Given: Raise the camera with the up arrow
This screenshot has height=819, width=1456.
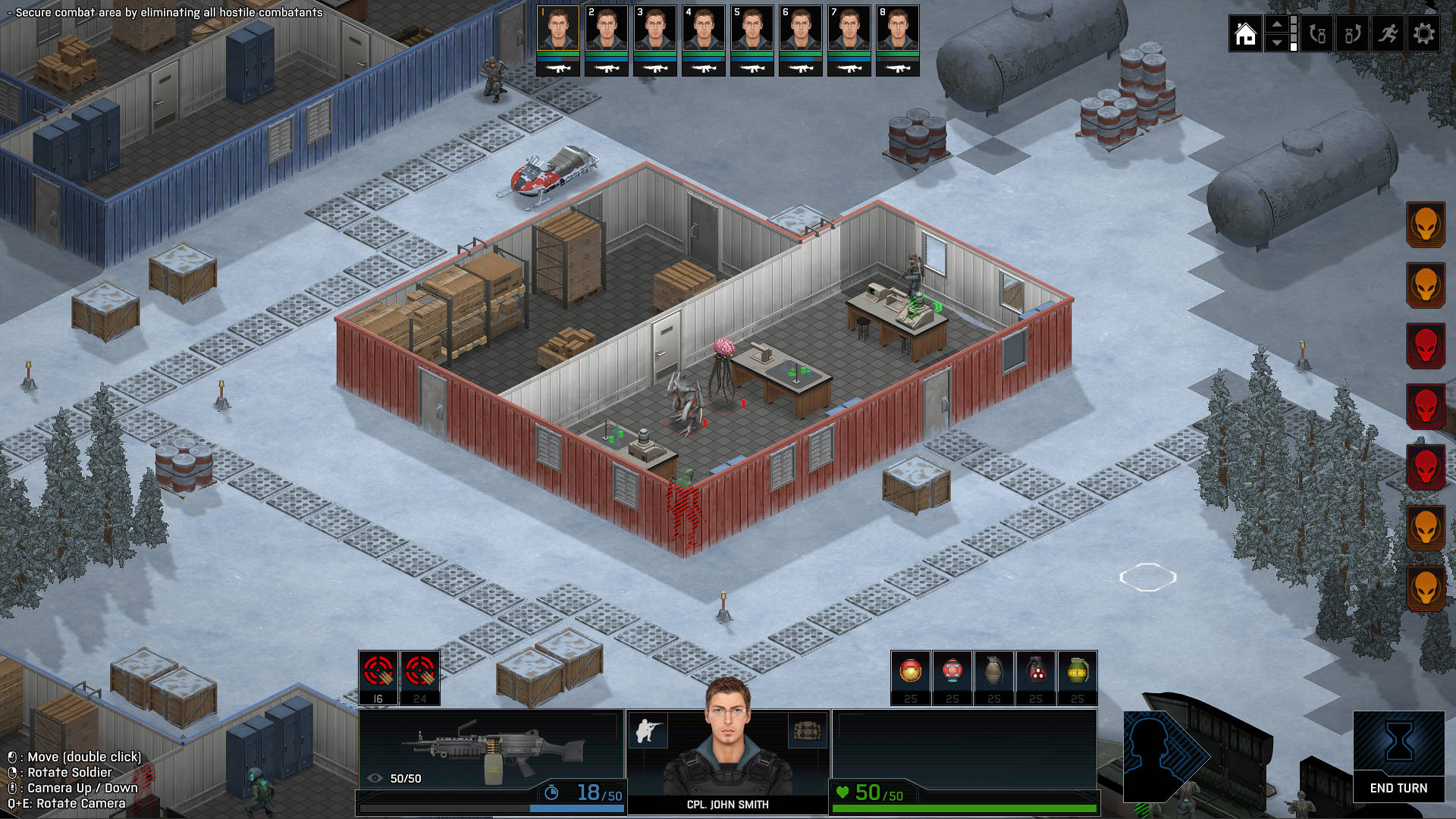Looking at the screenshot, I should pyautogui.click(x=1277, y=24).
